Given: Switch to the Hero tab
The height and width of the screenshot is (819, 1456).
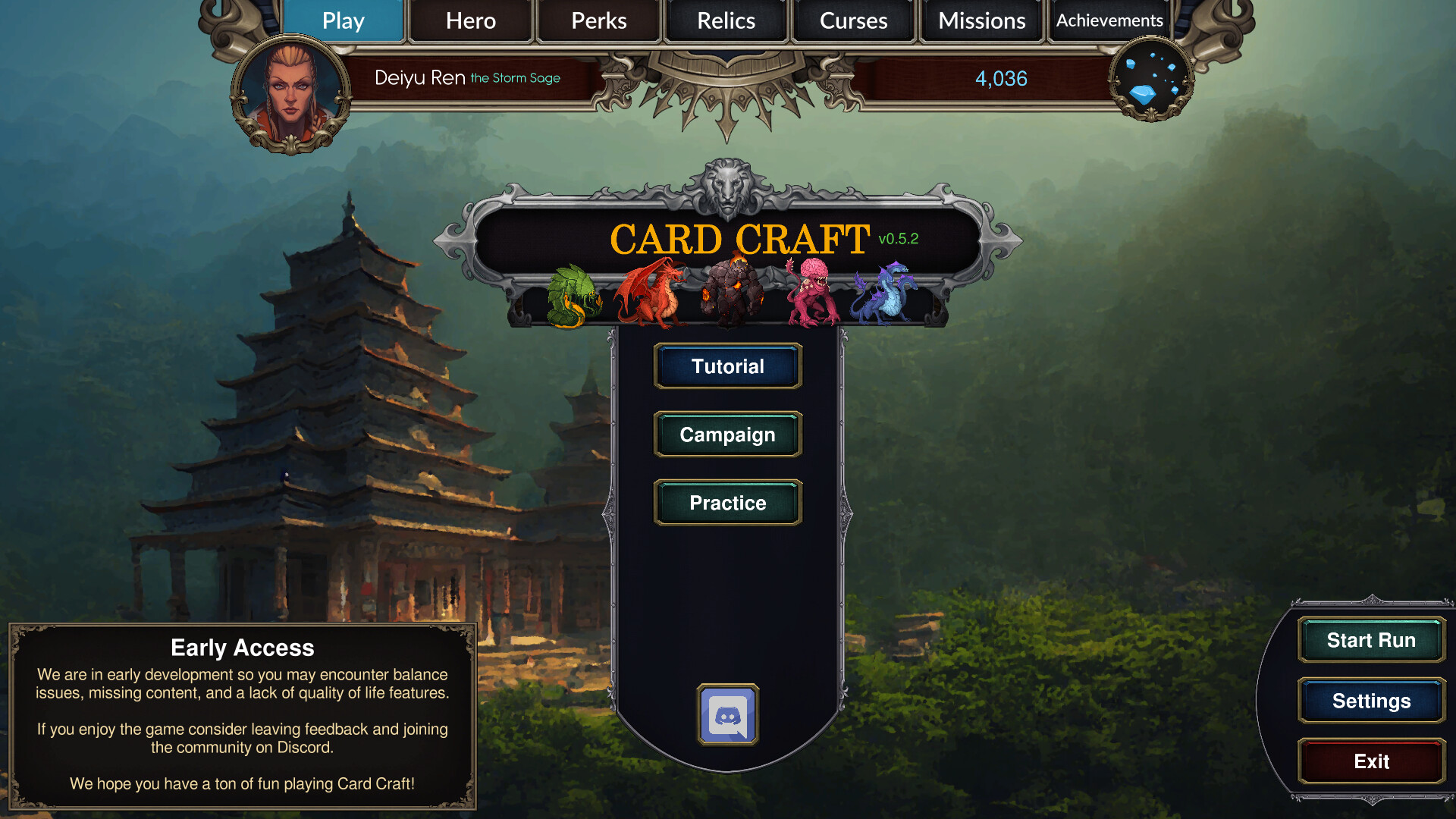Looking at the screenshot, I should 470,20.
